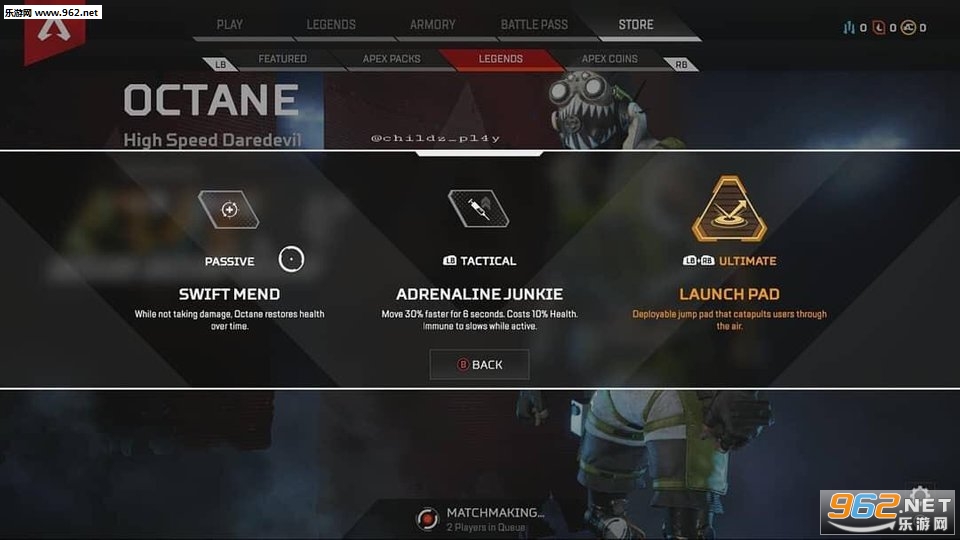Click the Apex Legends logo banner
The height and width of the screenshot is (540, 960).
pyautogui.click(x=53, y=32)
